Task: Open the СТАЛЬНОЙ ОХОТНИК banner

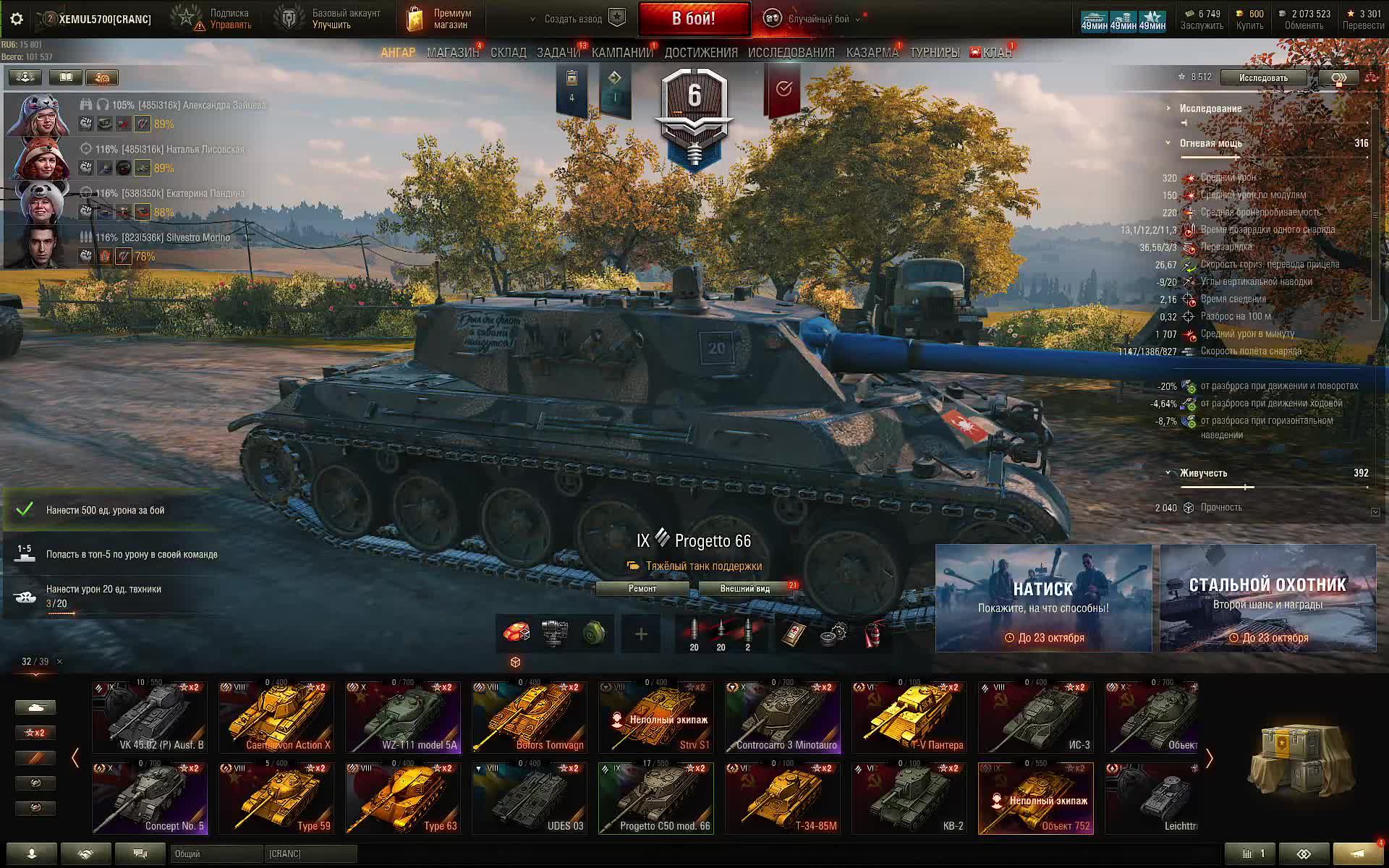Action: pyautogui.click(x=1267, y=598)
